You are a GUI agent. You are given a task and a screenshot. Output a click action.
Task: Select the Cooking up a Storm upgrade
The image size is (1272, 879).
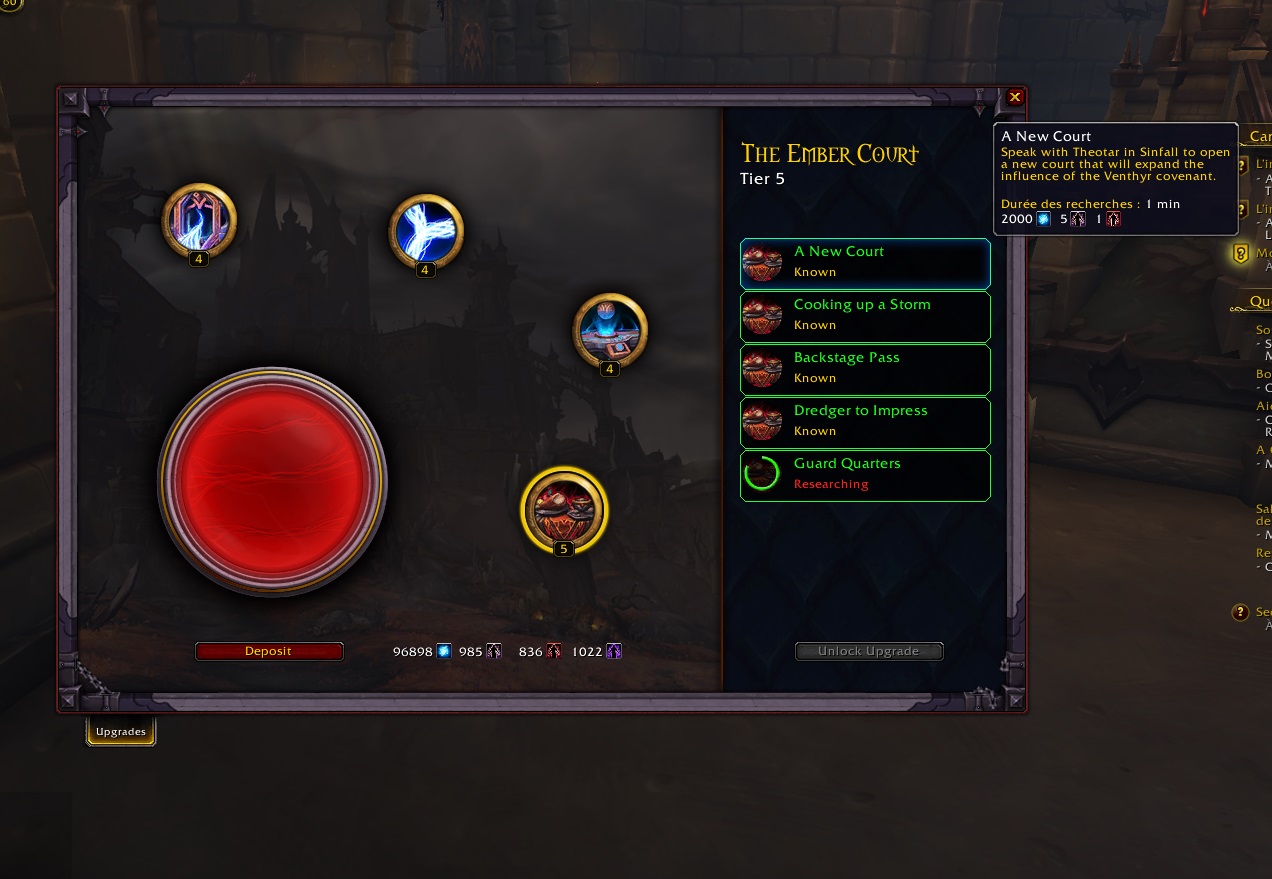pyautogui.click(x=865, y=316)
